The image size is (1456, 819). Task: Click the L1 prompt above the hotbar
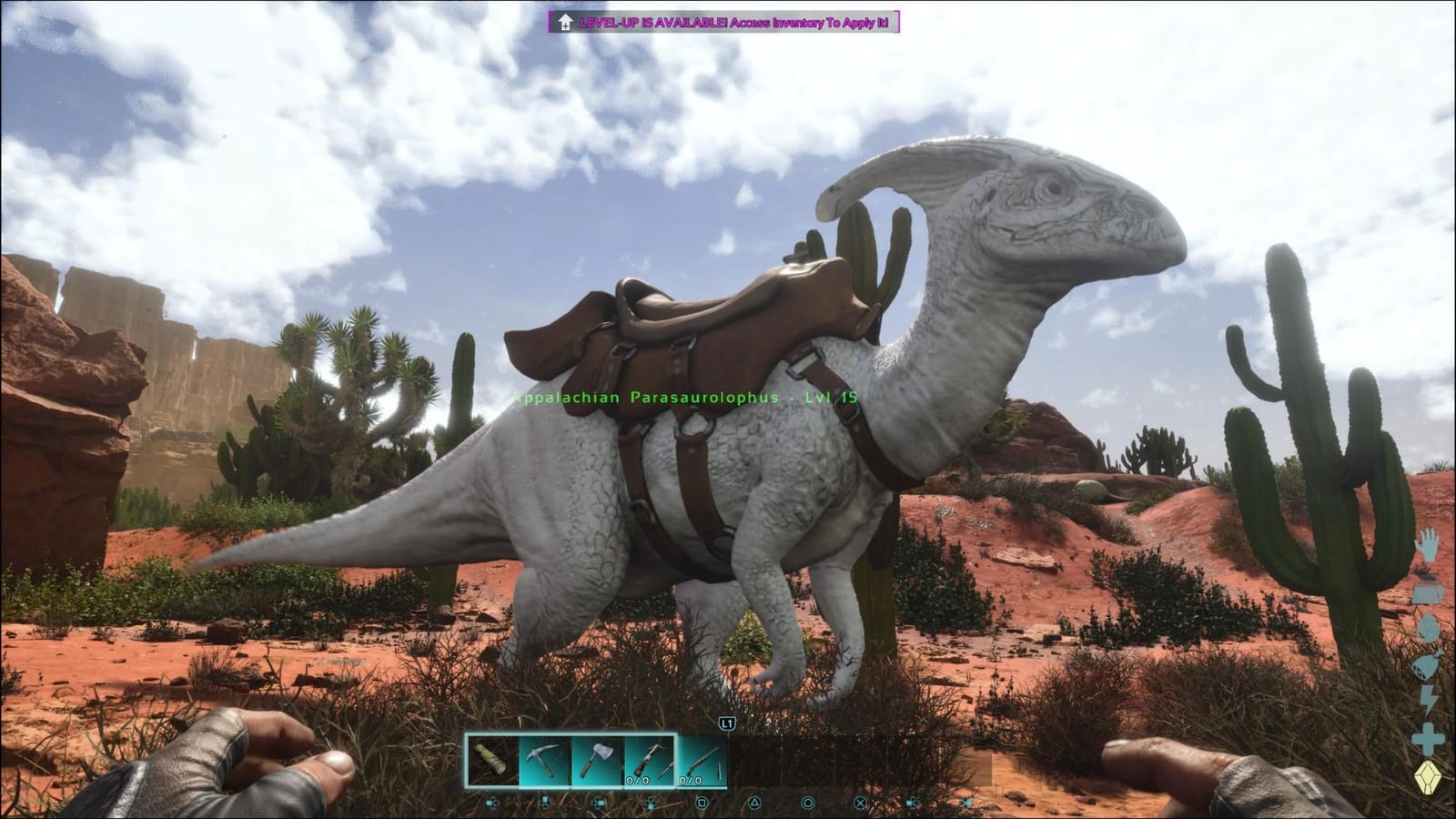click(726, 723)
